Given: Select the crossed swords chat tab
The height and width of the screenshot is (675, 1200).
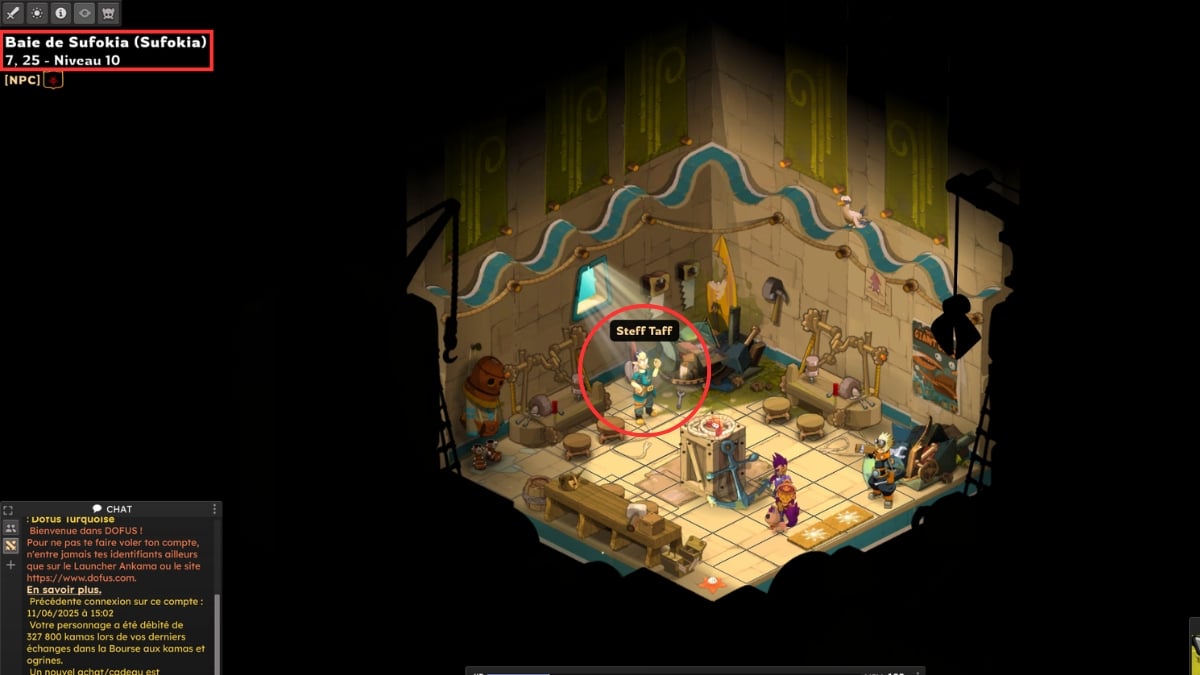Looking at the screenshot, I should click(10, 545).
